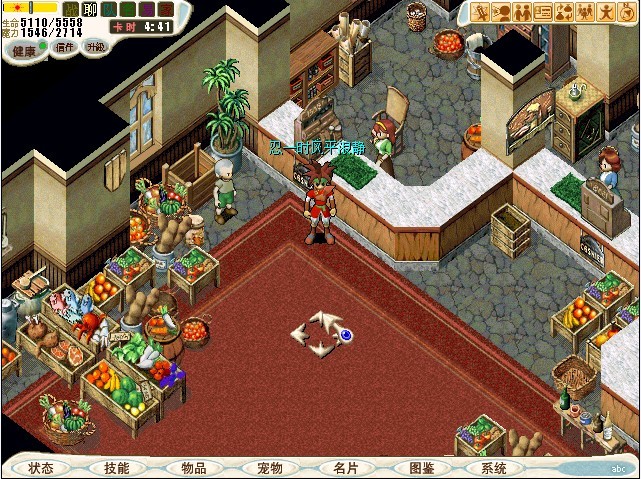Open the 系统 system menu
The image size is (641, 479).
pos(494,467)
